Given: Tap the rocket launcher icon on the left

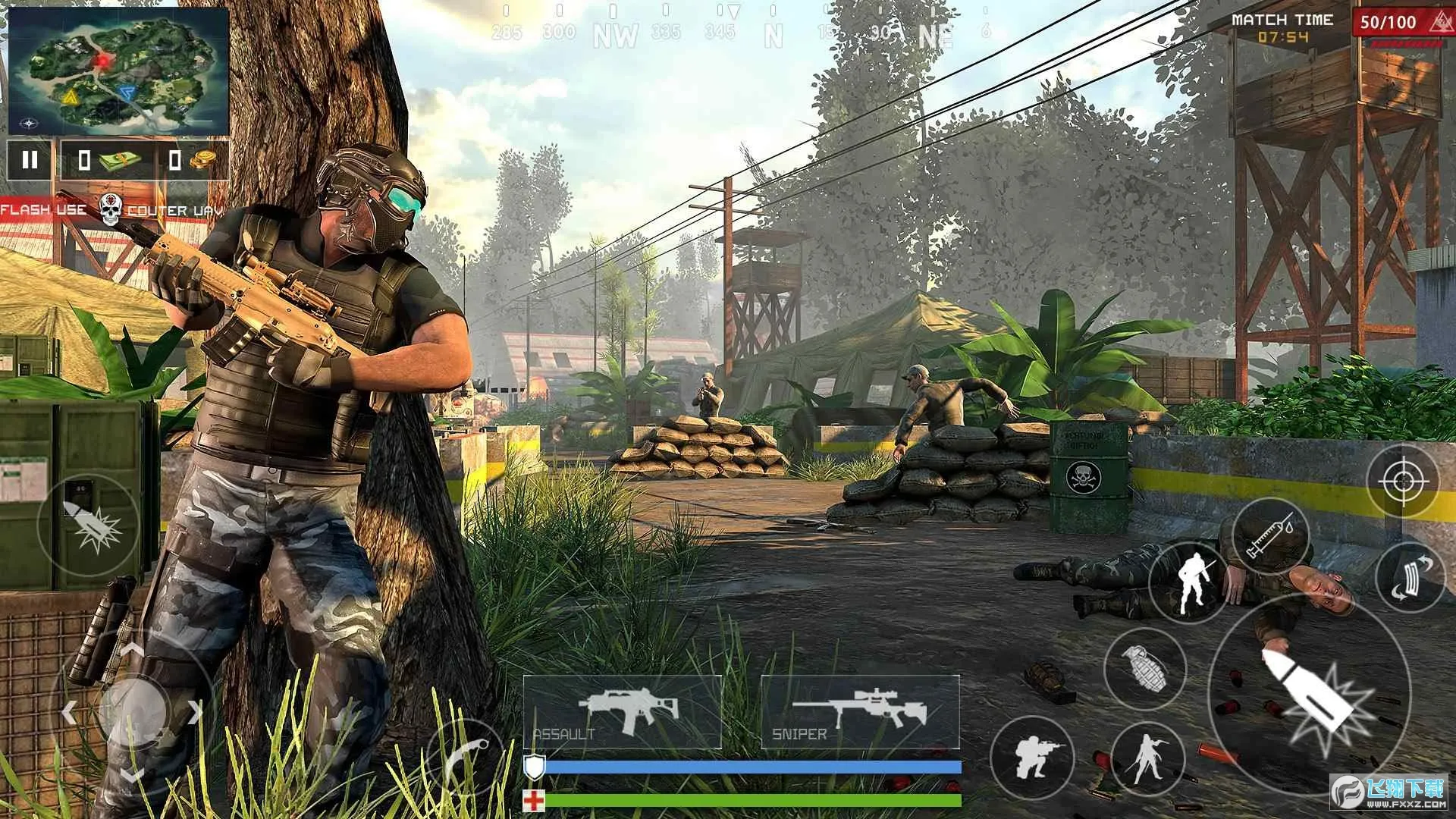Looking at the screenshot, I should [x=87, y=523].
